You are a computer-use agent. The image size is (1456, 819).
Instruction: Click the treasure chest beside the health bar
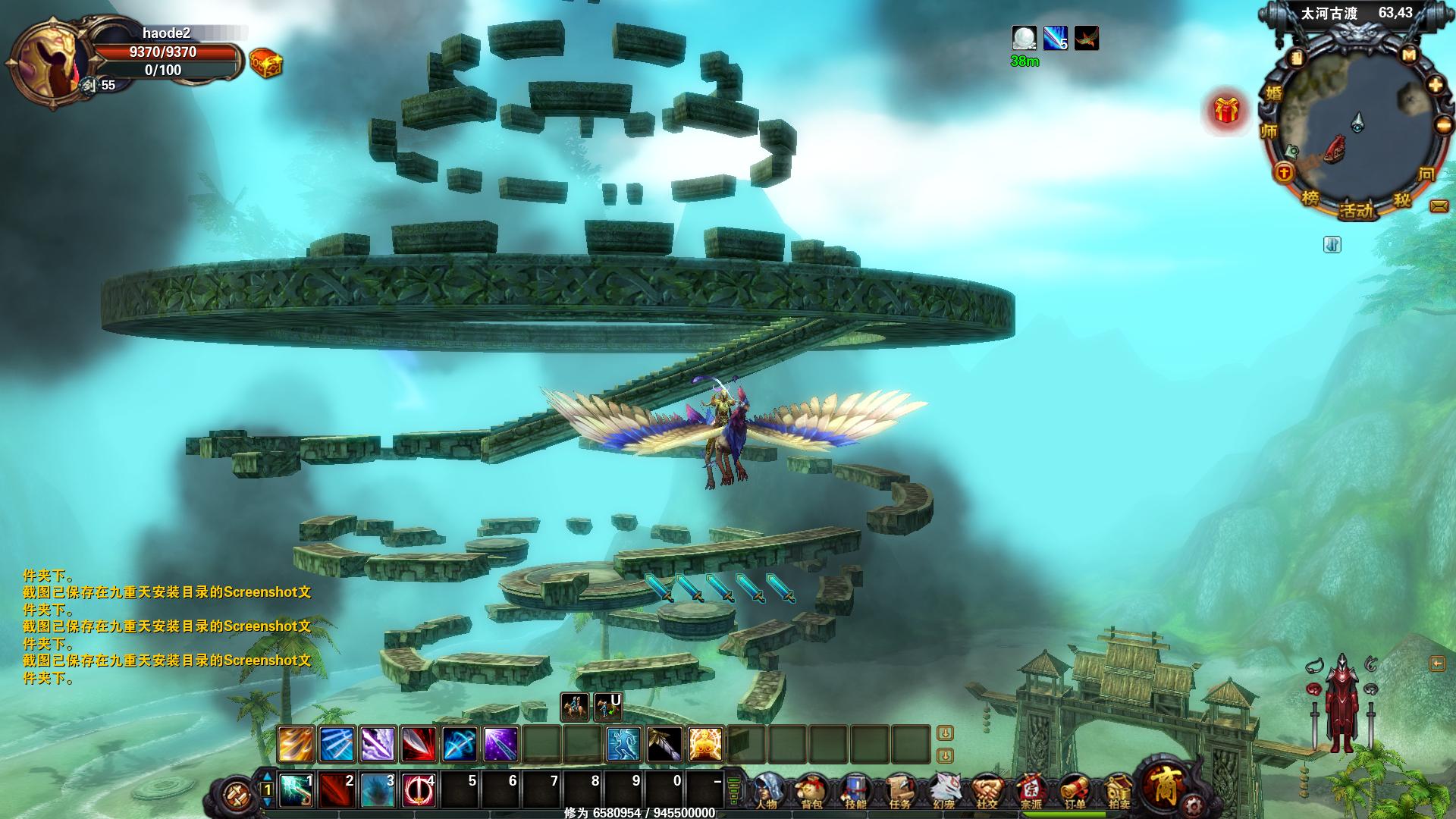pyautogui.click(x=265, y=64)
